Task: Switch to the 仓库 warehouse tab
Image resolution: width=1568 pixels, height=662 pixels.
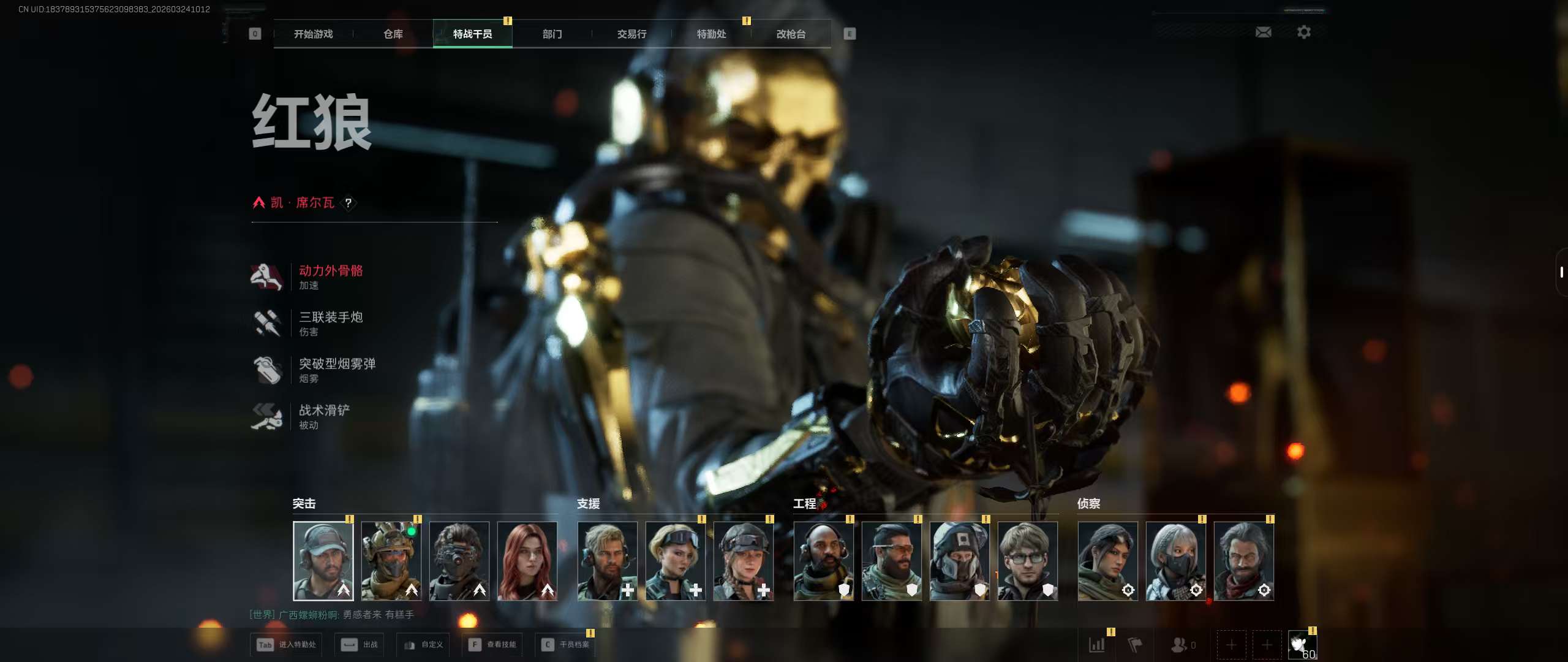Action: coord(393,34)
